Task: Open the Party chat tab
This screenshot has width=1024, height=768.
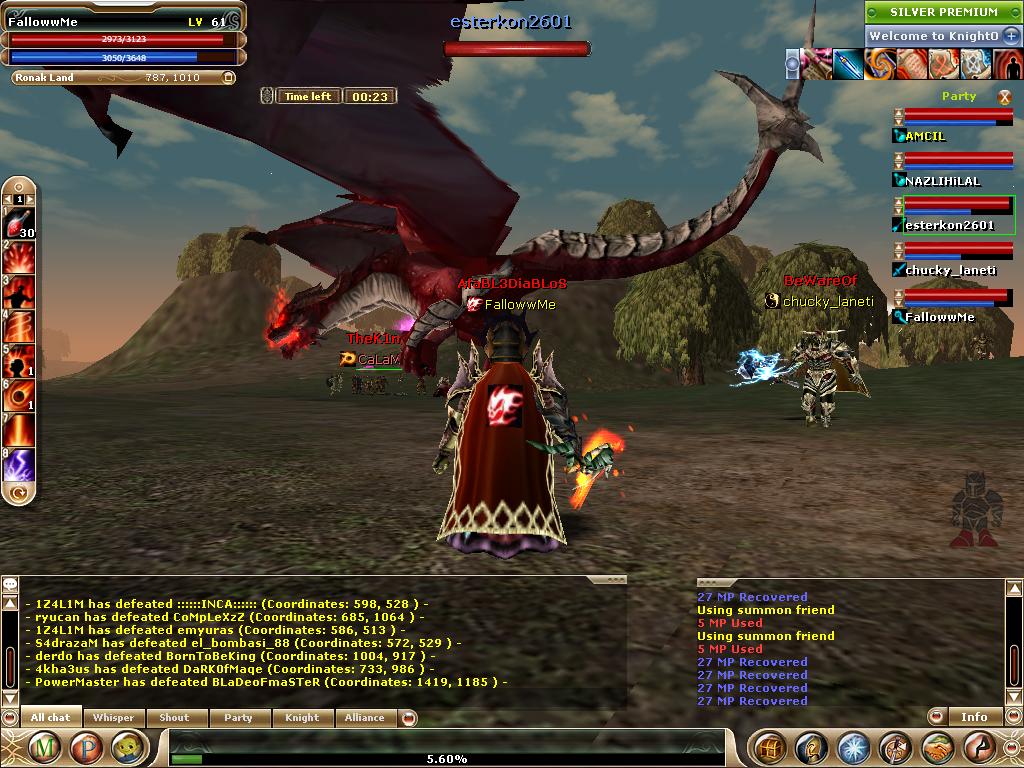Action: pyautogui.click(x=238, y=717)
